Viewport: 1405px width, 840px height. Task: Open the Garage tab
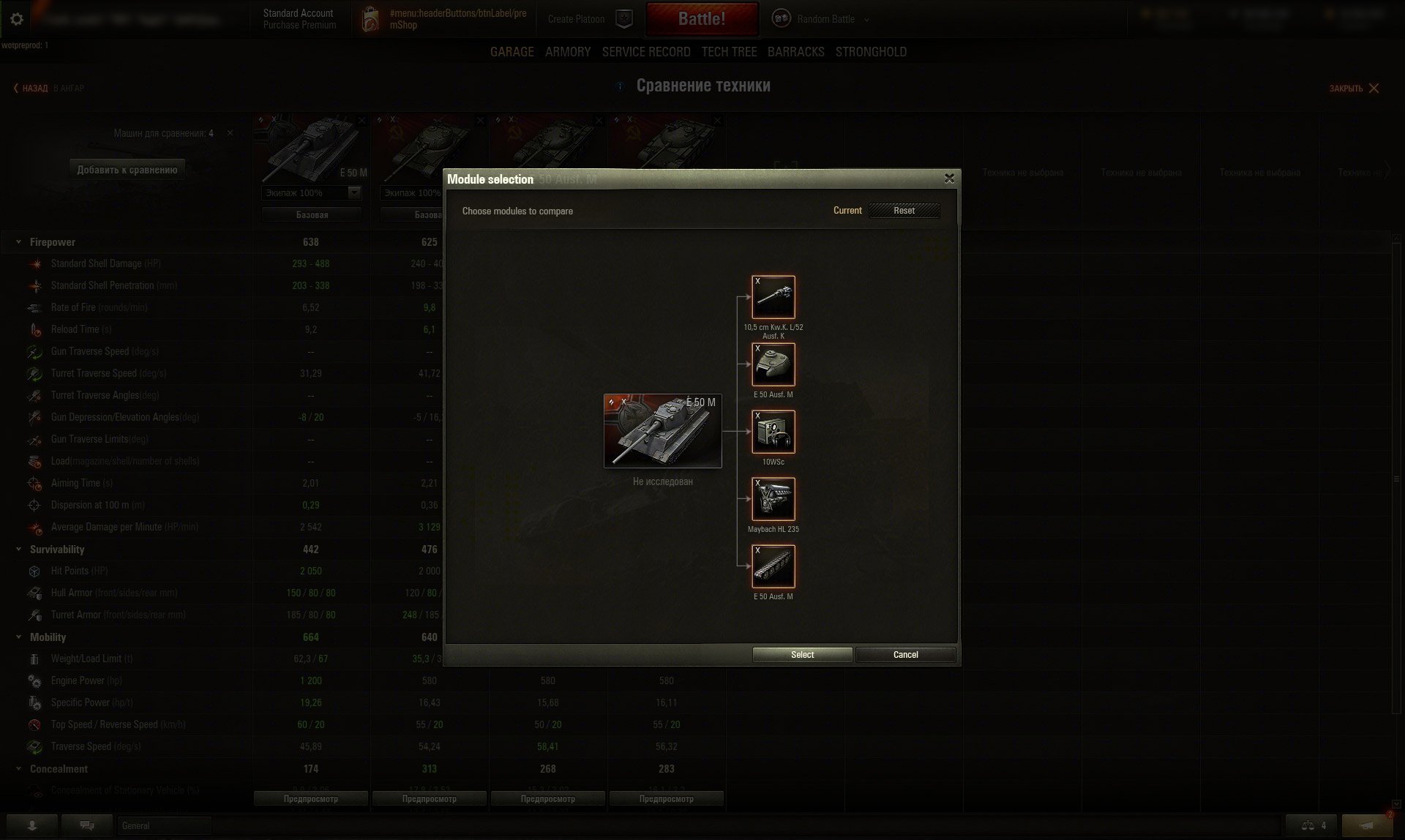point(512,52)
